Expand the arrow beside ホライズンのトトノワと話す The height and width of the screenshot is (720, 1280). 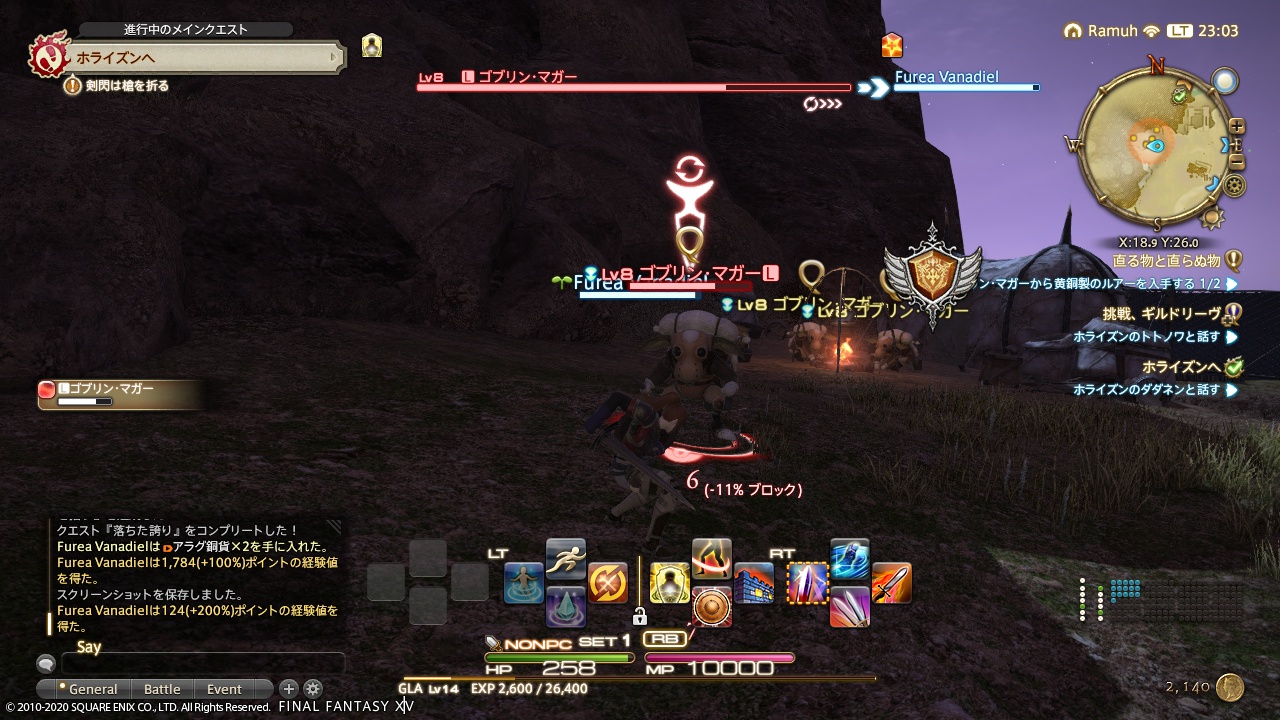pos(1230,337)
